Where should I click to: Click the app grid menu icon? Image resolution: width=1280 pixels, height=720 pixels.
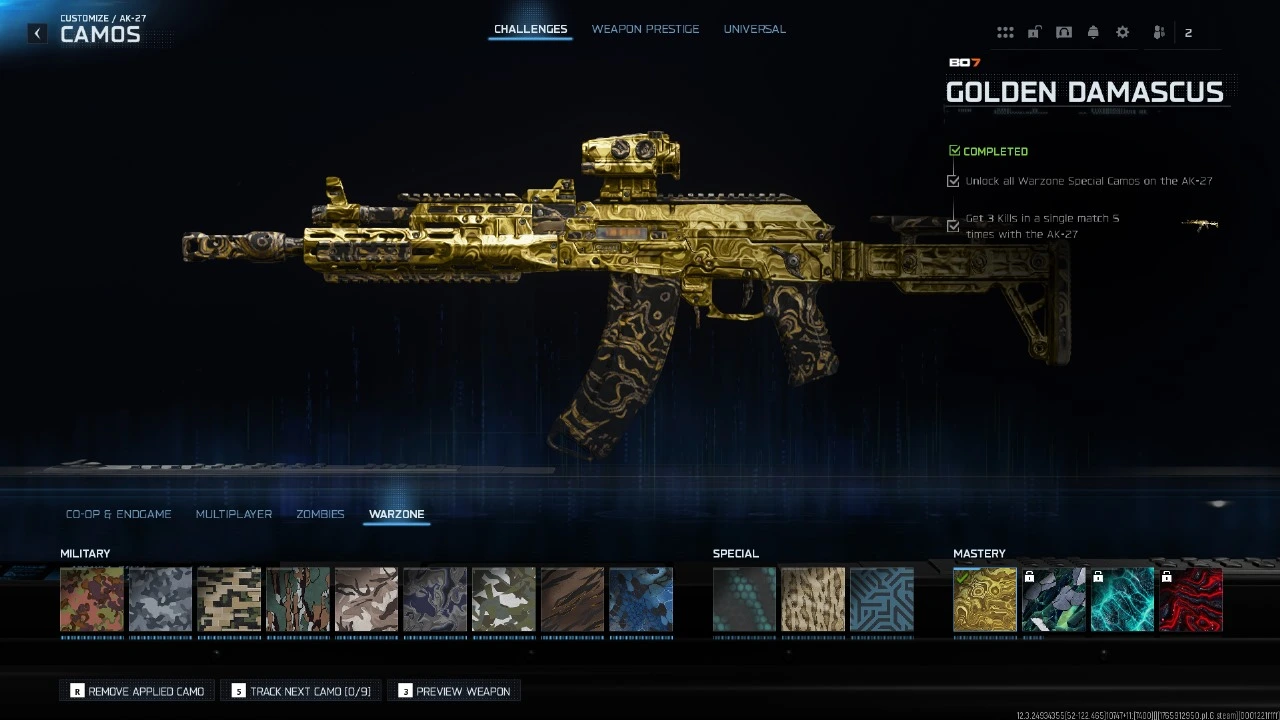point(1005,31)
